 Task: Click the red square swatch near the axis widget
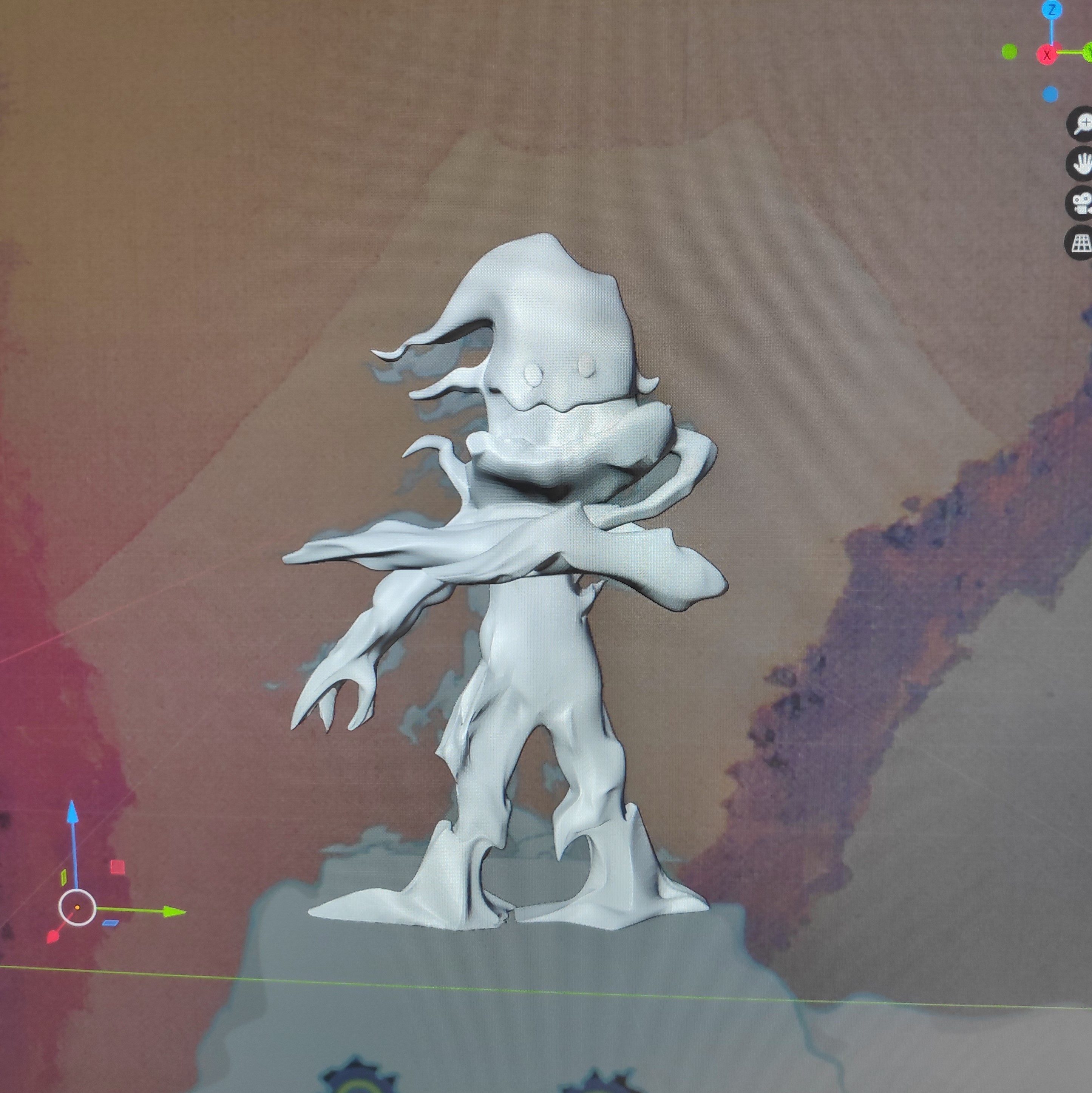[x=118, y=867]
